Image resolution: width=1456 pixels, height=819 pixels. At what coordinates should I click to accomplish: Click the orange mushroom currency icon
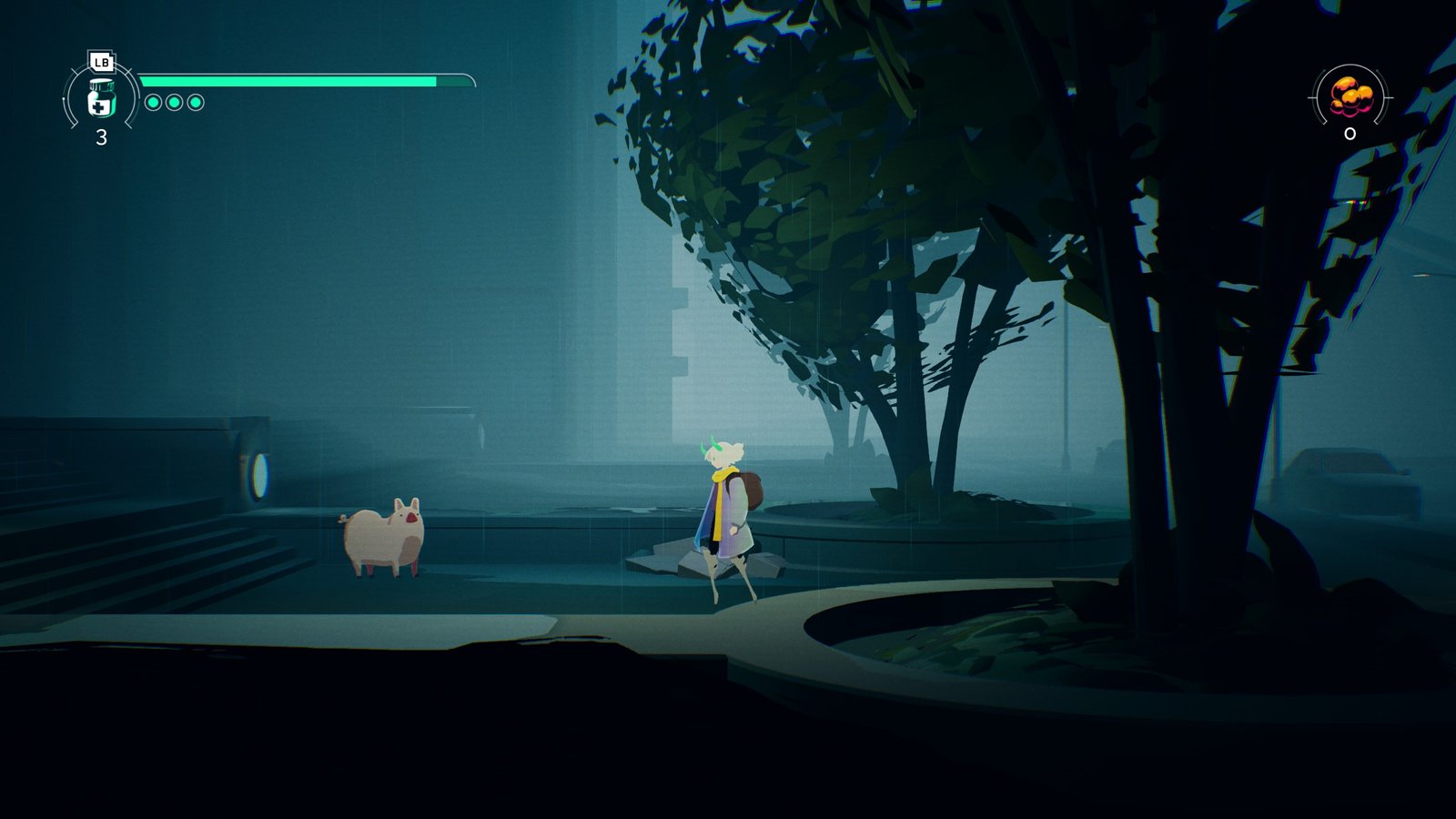click(1350, 96)
